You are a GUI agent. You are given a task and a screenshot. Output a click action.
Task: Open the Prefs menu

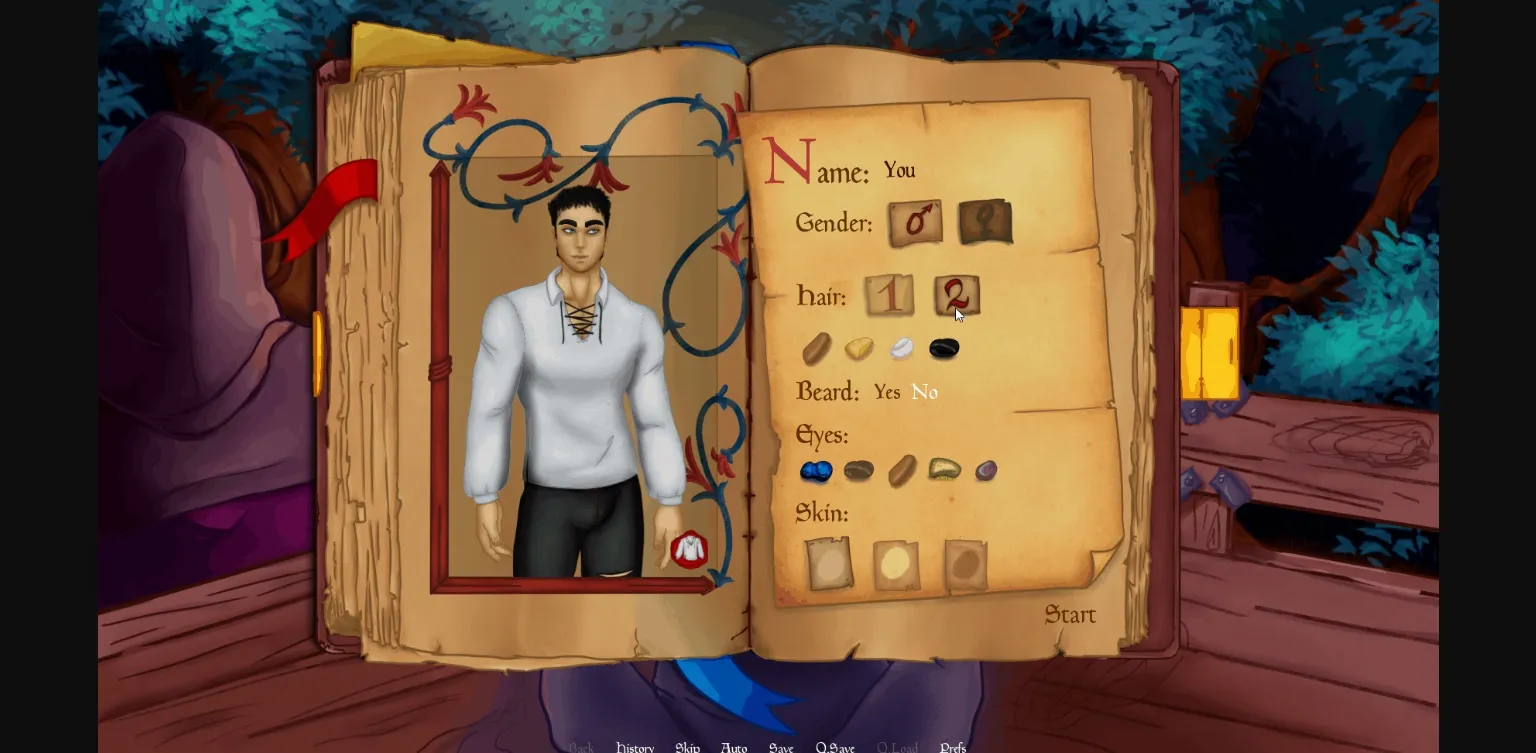click(952, 747)
